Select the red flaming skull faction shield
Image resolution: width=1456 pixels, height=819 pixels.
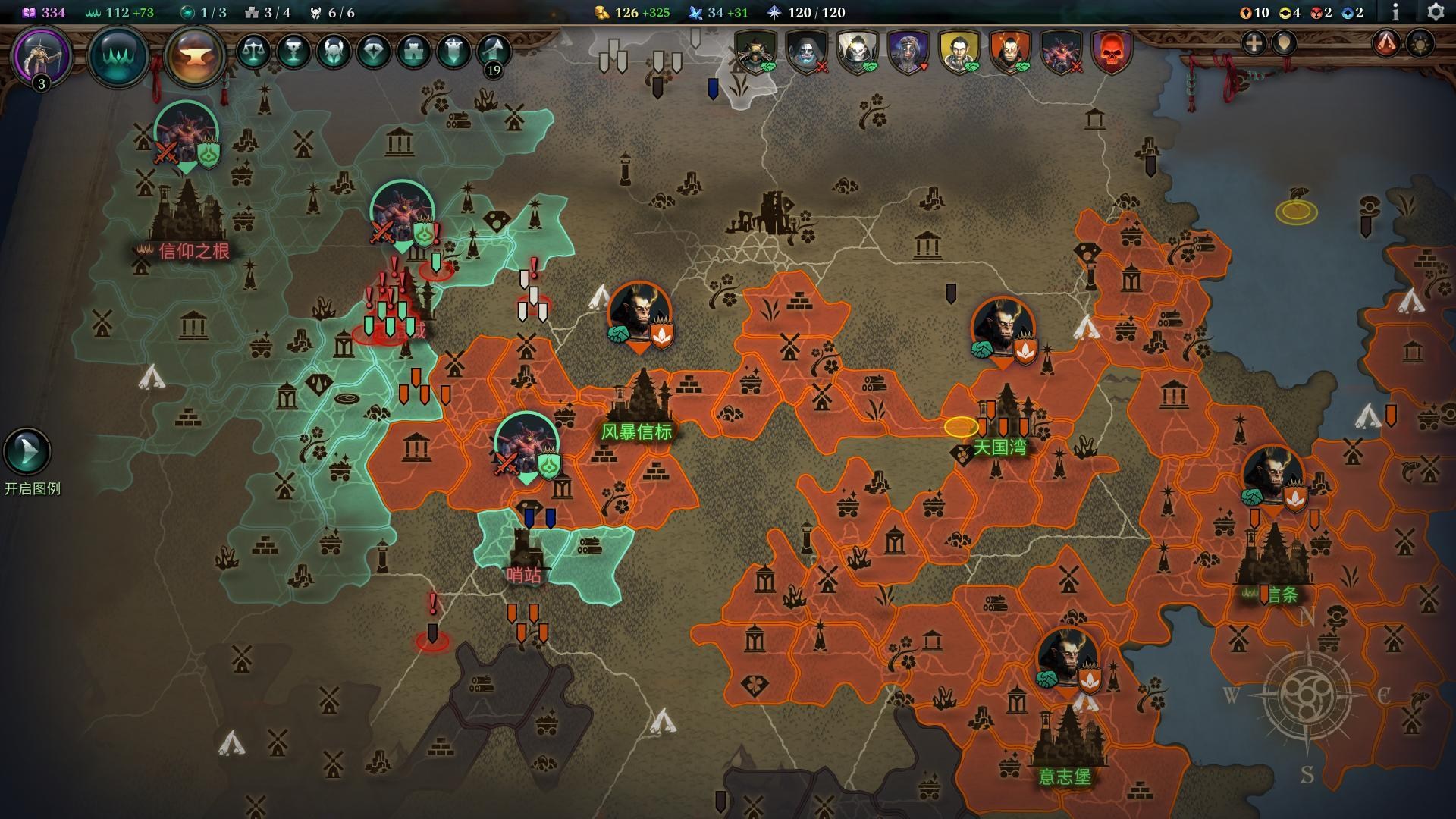(x=1111, y=52)
